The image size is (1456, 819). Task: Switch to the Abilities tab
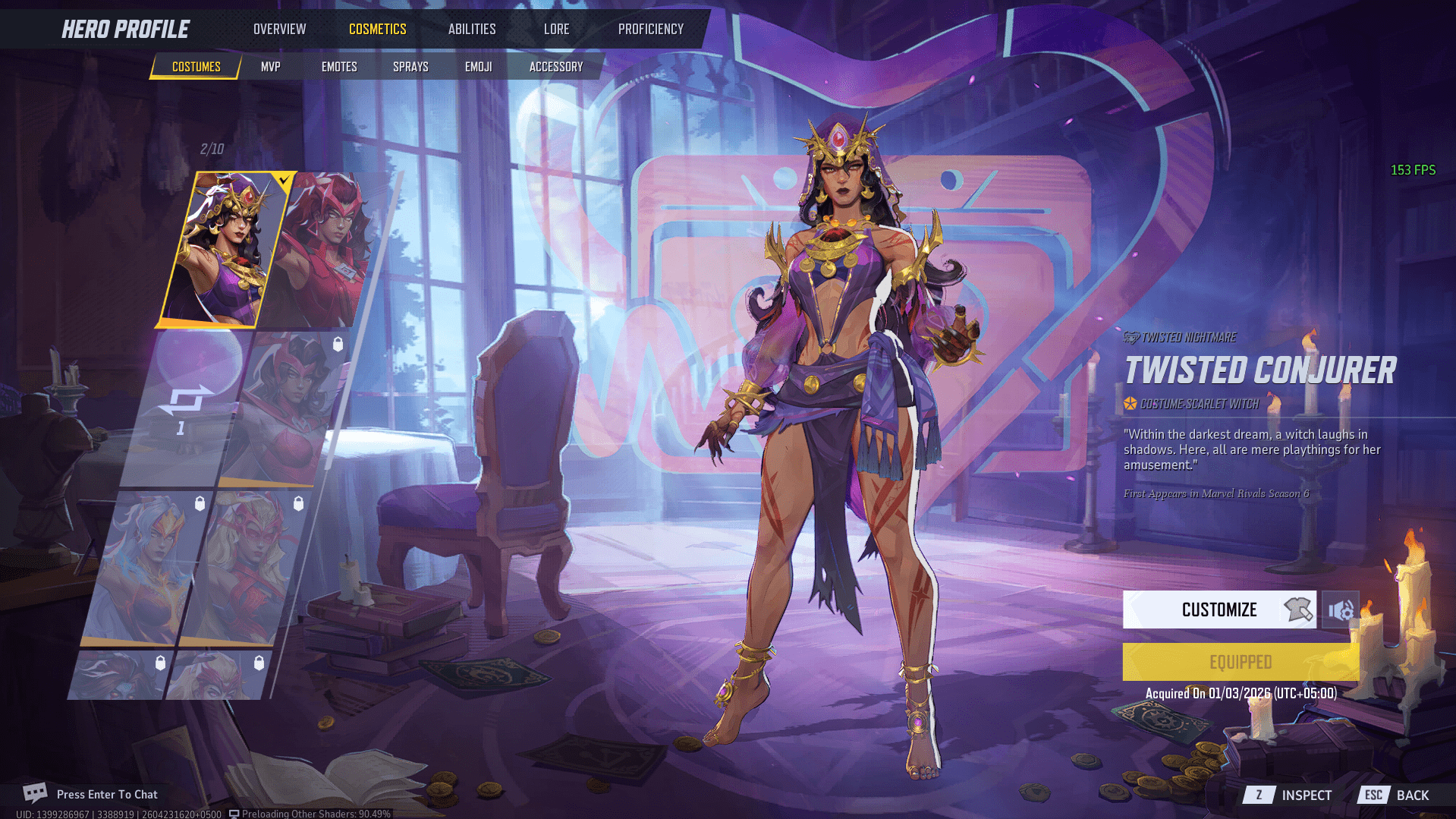coord(471,29)
